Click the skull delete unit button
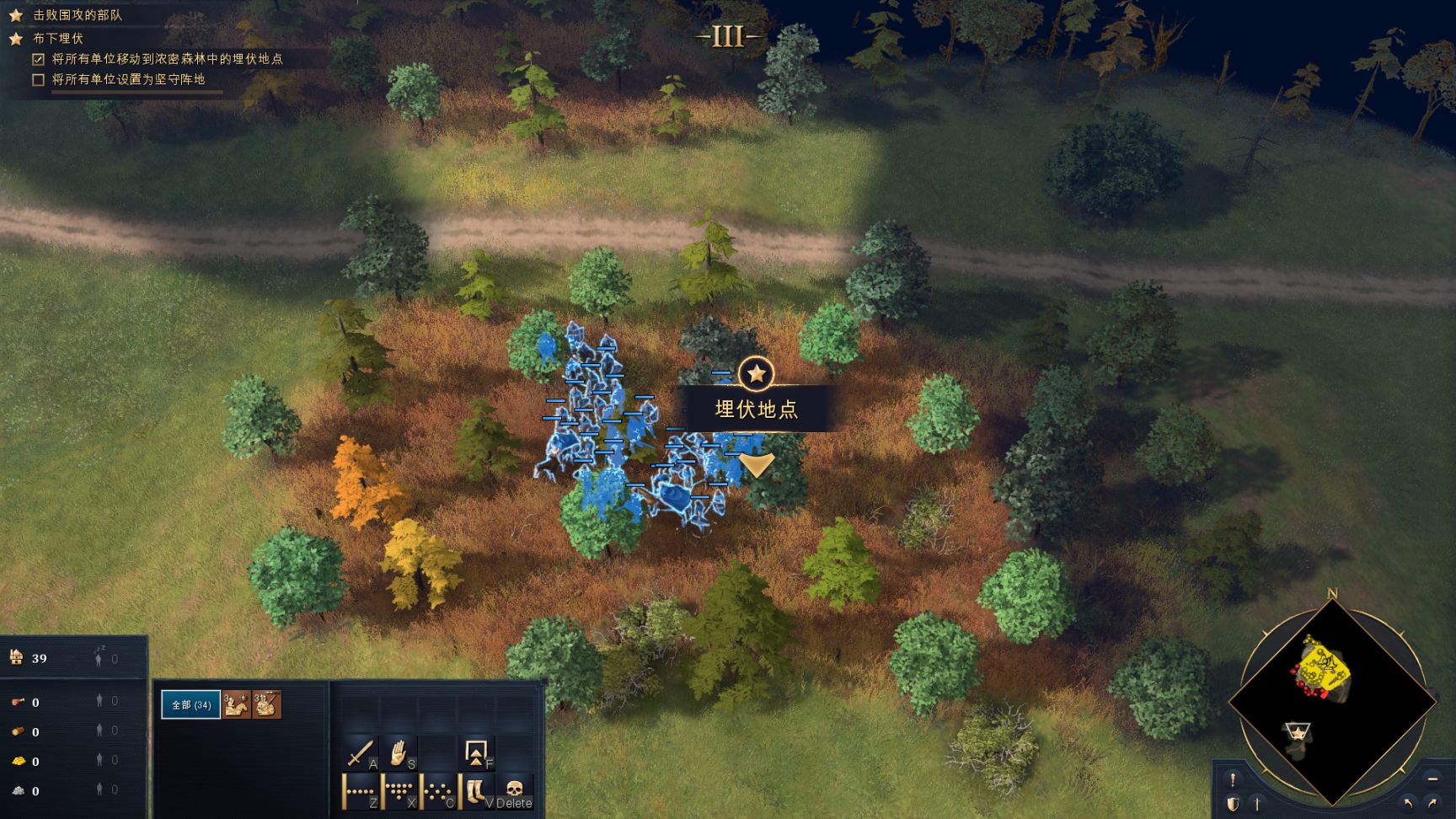Image resolution: width=1456 pixels, height=819 pixels. tap(515, 792)
